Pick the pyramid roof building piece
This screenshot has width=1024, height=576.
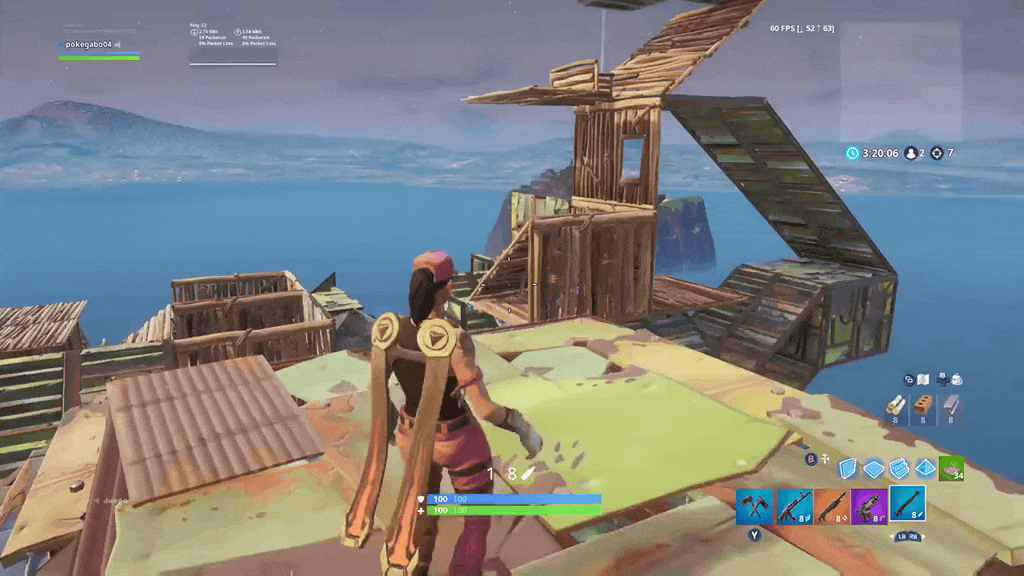(925, 467)
